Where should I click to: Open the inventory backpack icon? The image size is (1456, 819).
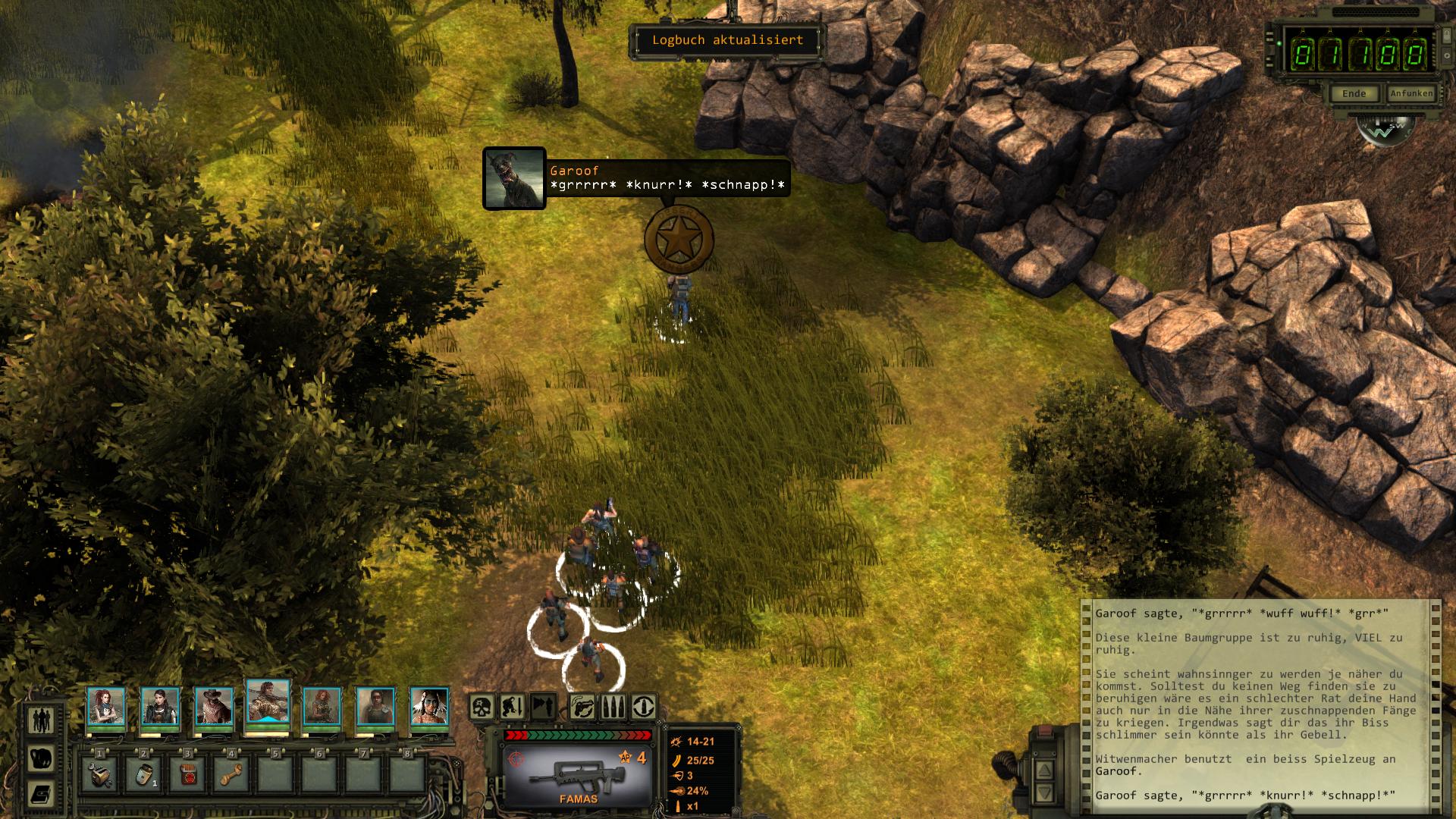coord(41,758)
